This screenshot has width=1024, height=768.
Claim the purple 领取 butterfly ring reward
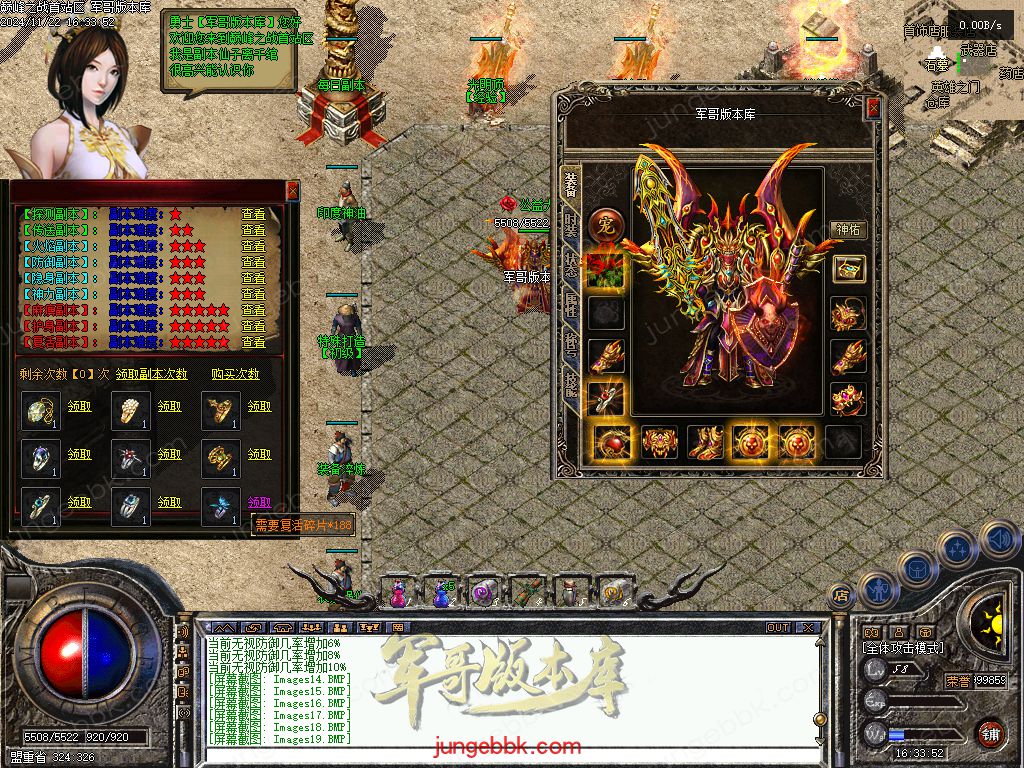(x=259, y=502)
